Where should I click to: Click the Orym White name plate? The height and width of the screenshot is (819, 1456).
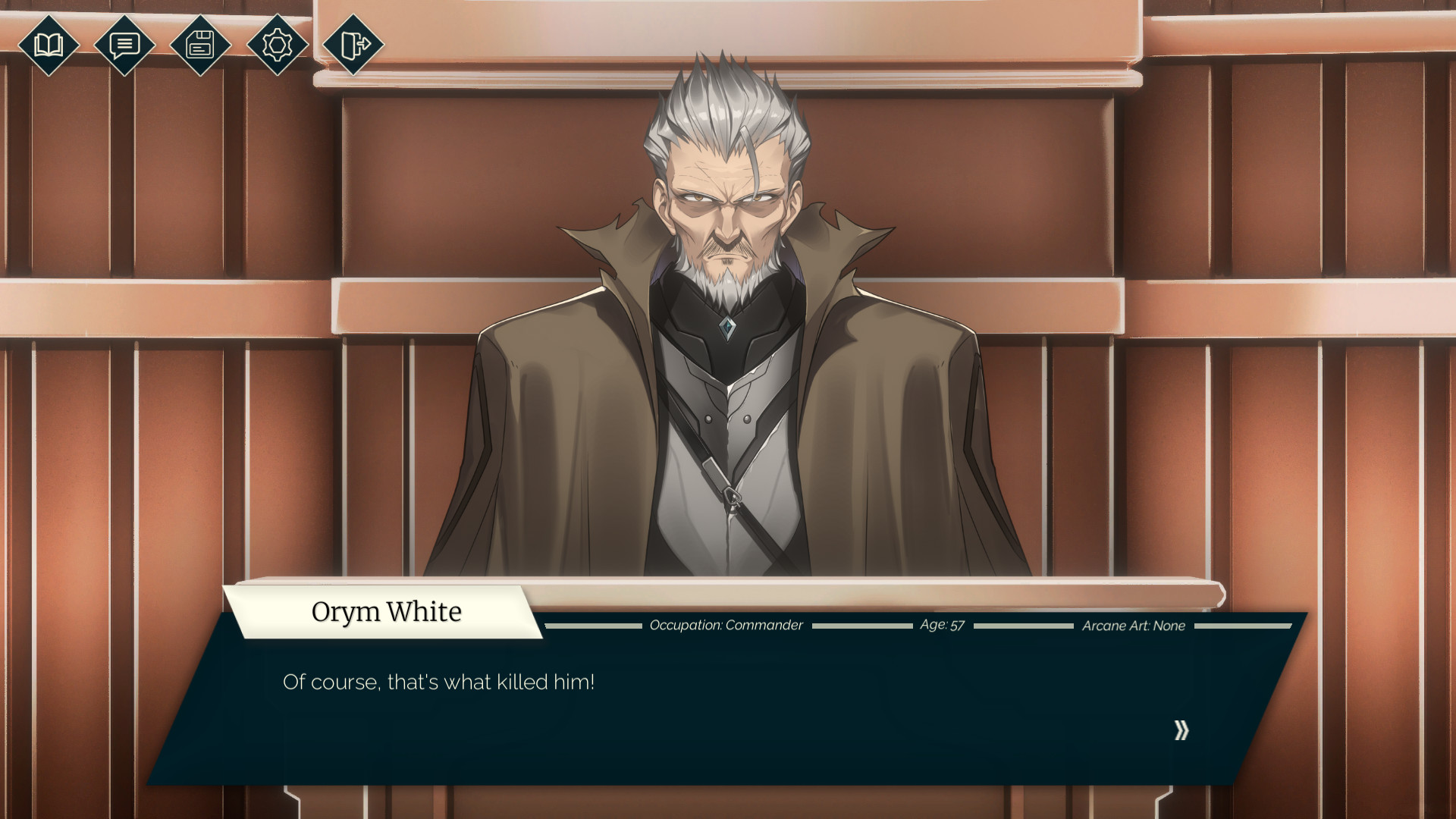pyautogui.click(x=387, y=611)
